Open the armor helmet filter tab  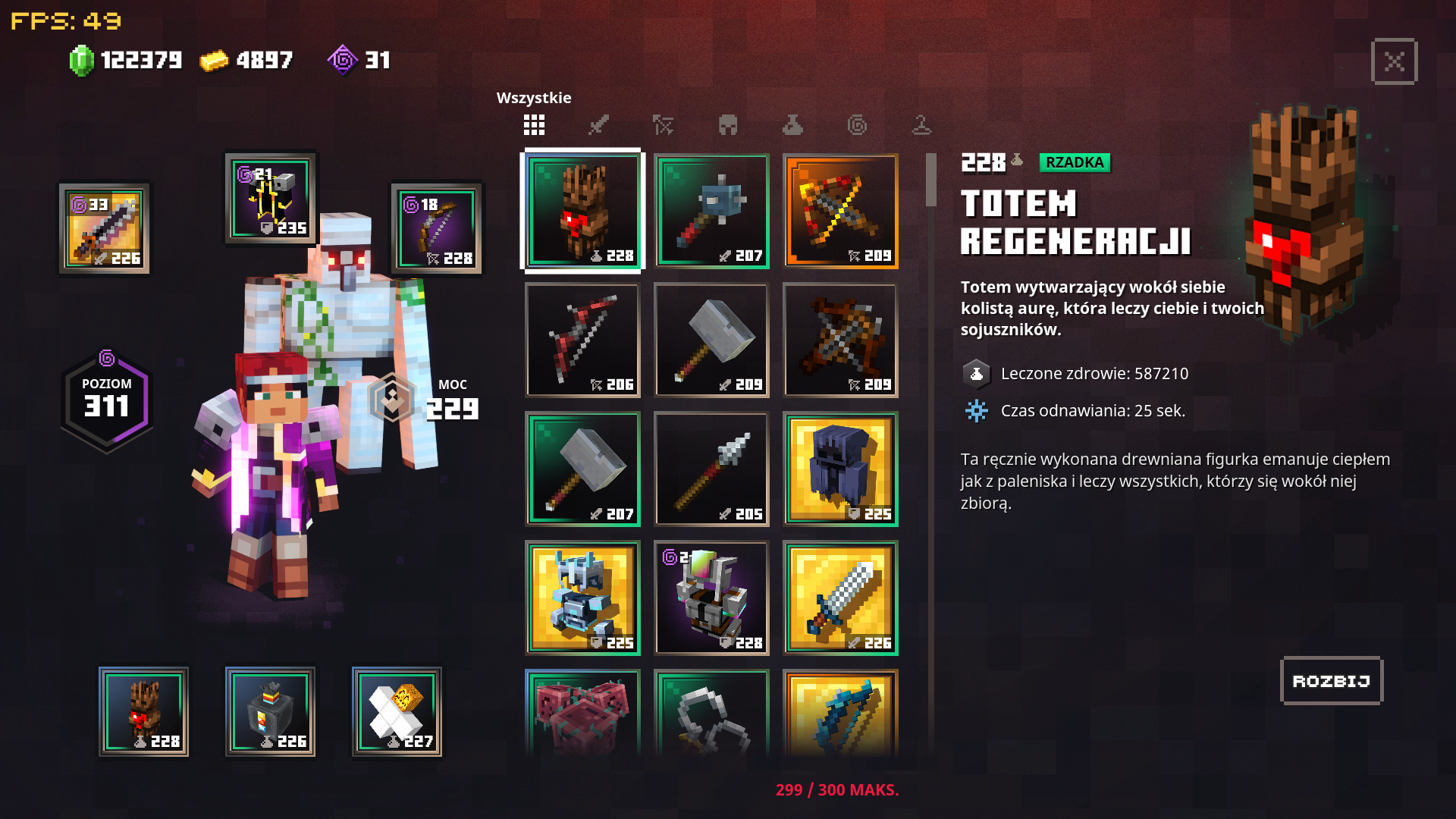coord(728,125)
